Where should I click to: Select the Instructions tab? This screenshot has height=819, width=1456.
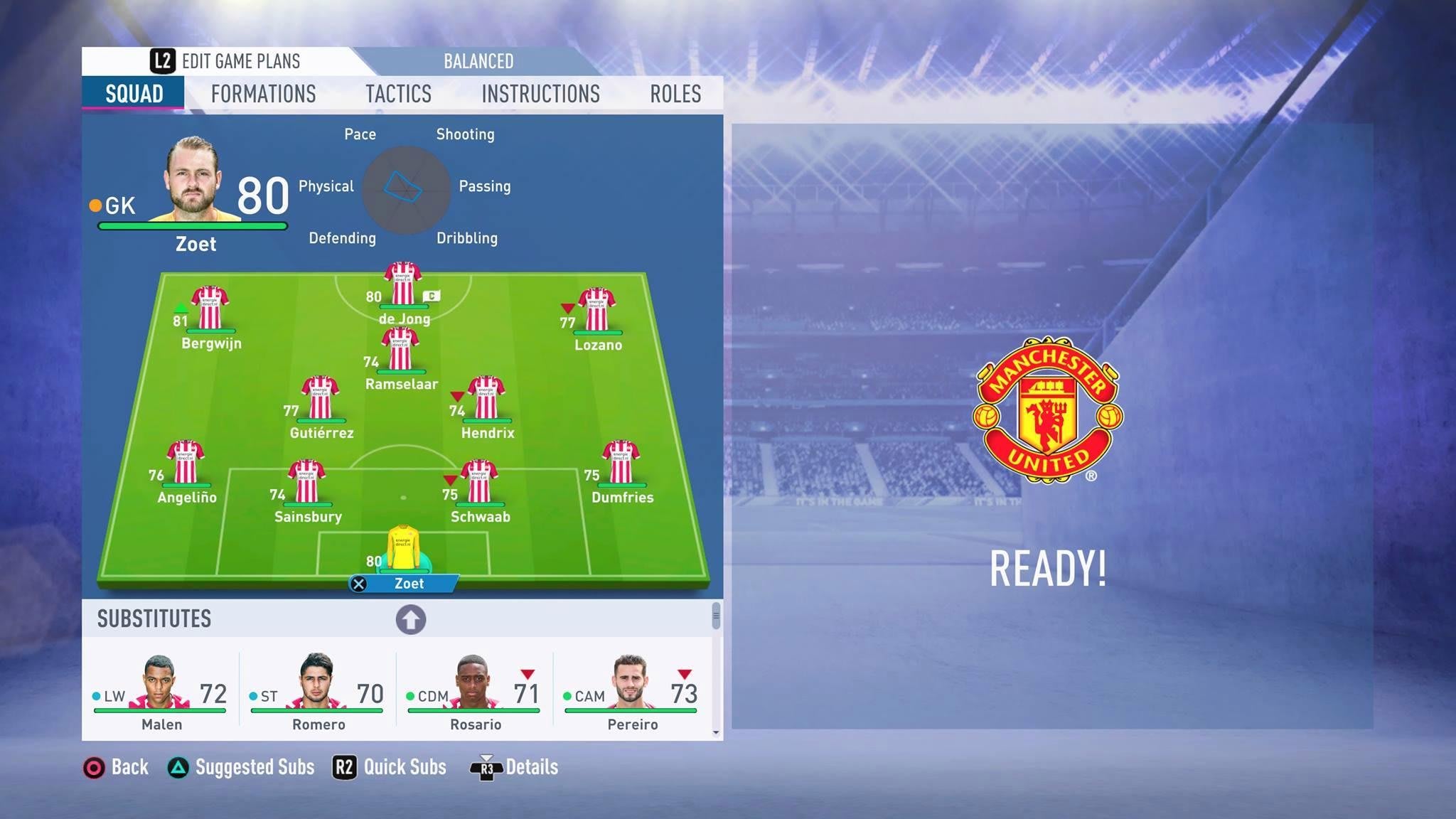[540, 94]
